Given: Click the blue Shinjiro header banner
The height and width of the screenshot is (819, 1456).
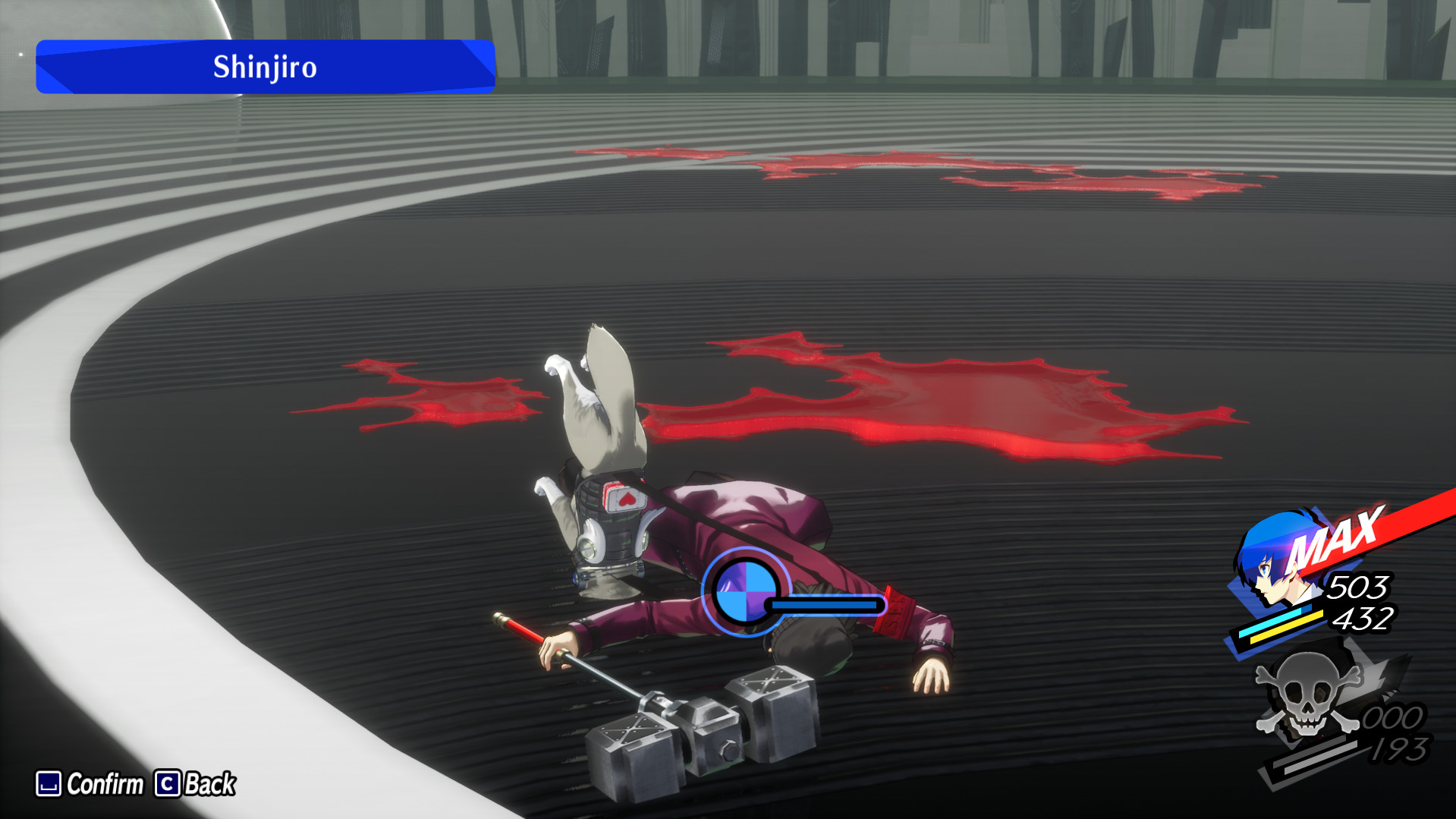Looking at the screenshot, I should pyautogui.click(x=264, y=68).
